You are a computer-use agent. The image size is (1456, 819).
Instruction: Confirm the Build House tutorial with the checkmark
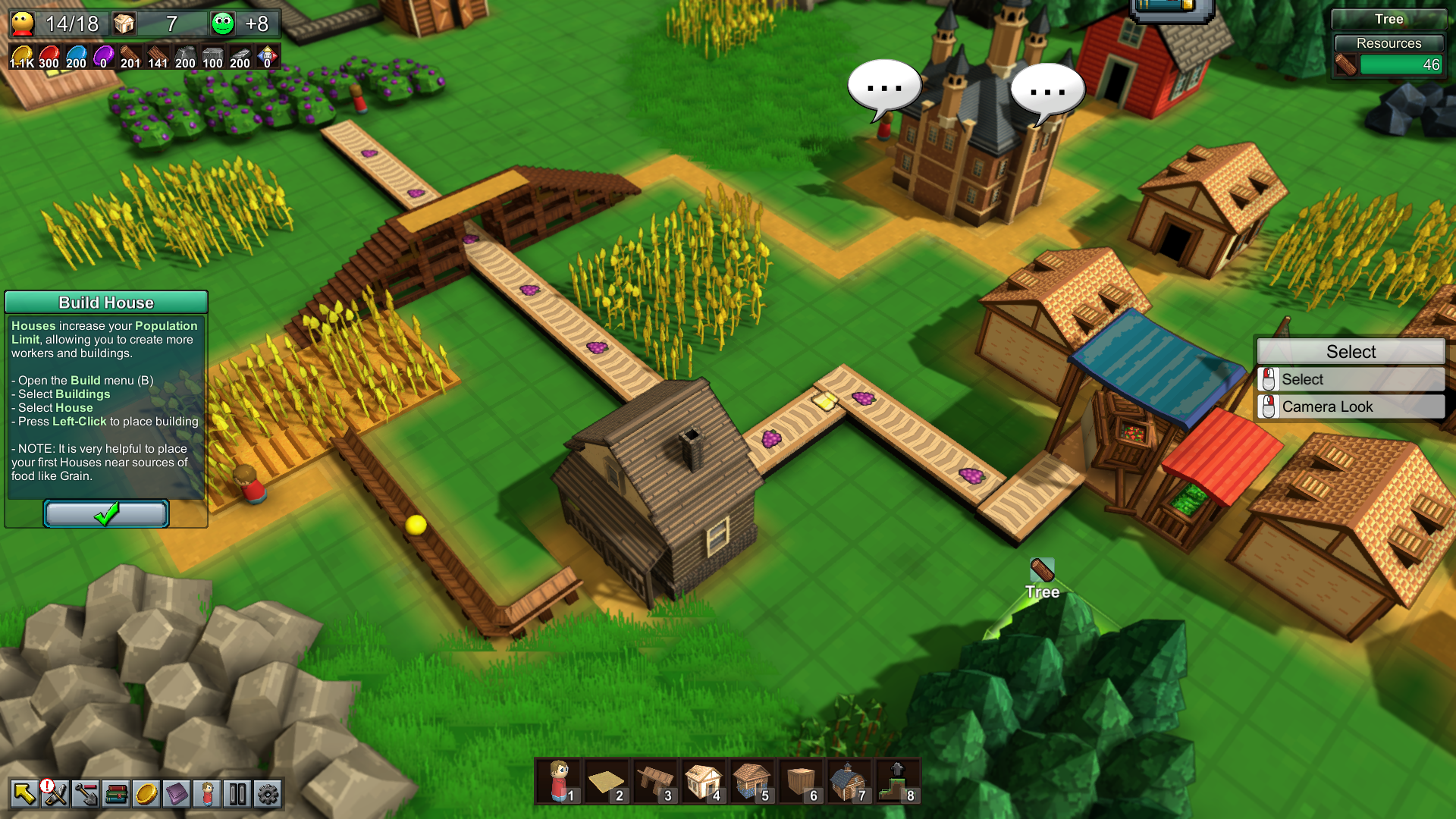[x=106, y=513]
